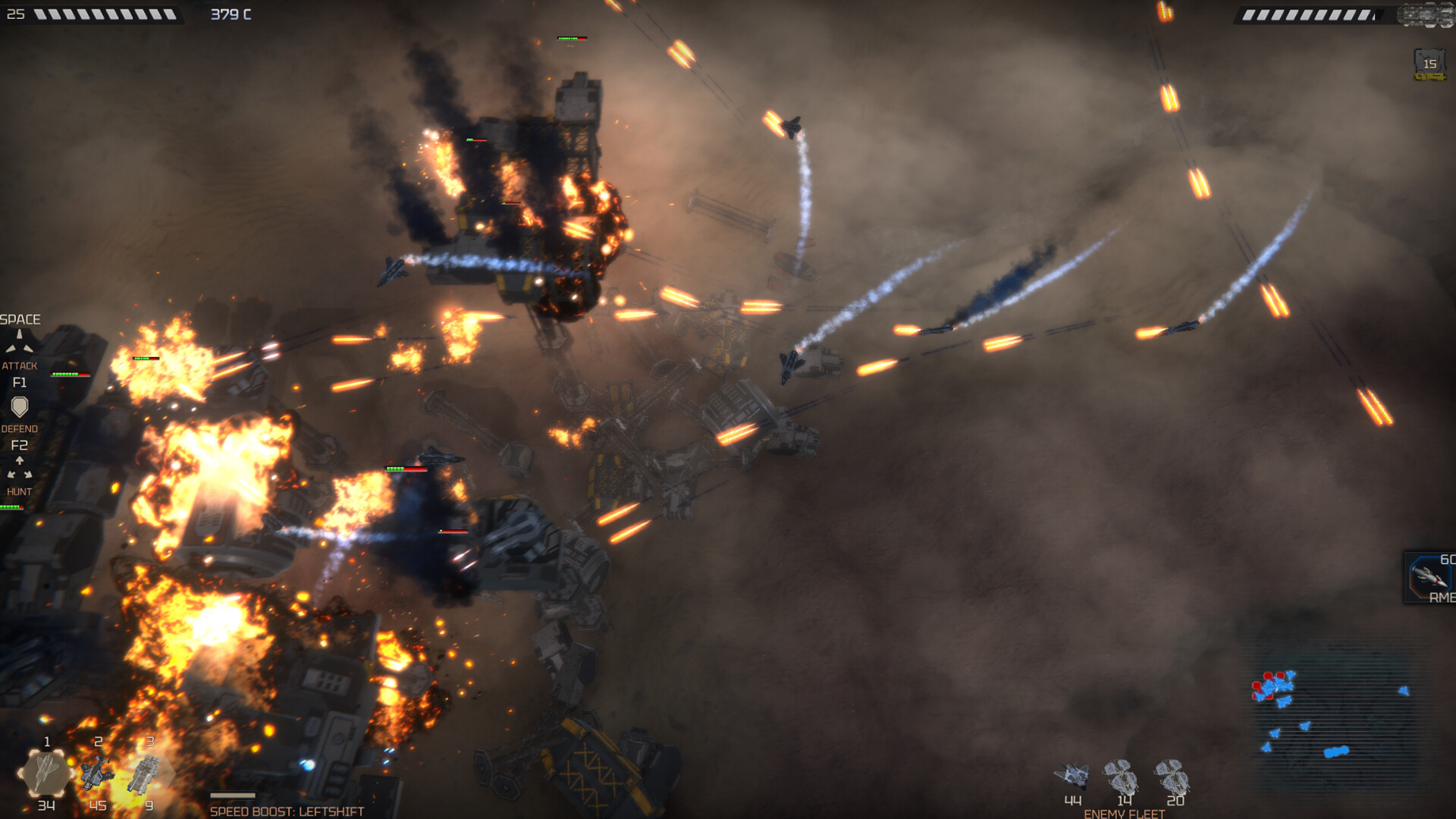
Task: Click the enemy capital ship portrait
Action: (x=1426, y=14)
